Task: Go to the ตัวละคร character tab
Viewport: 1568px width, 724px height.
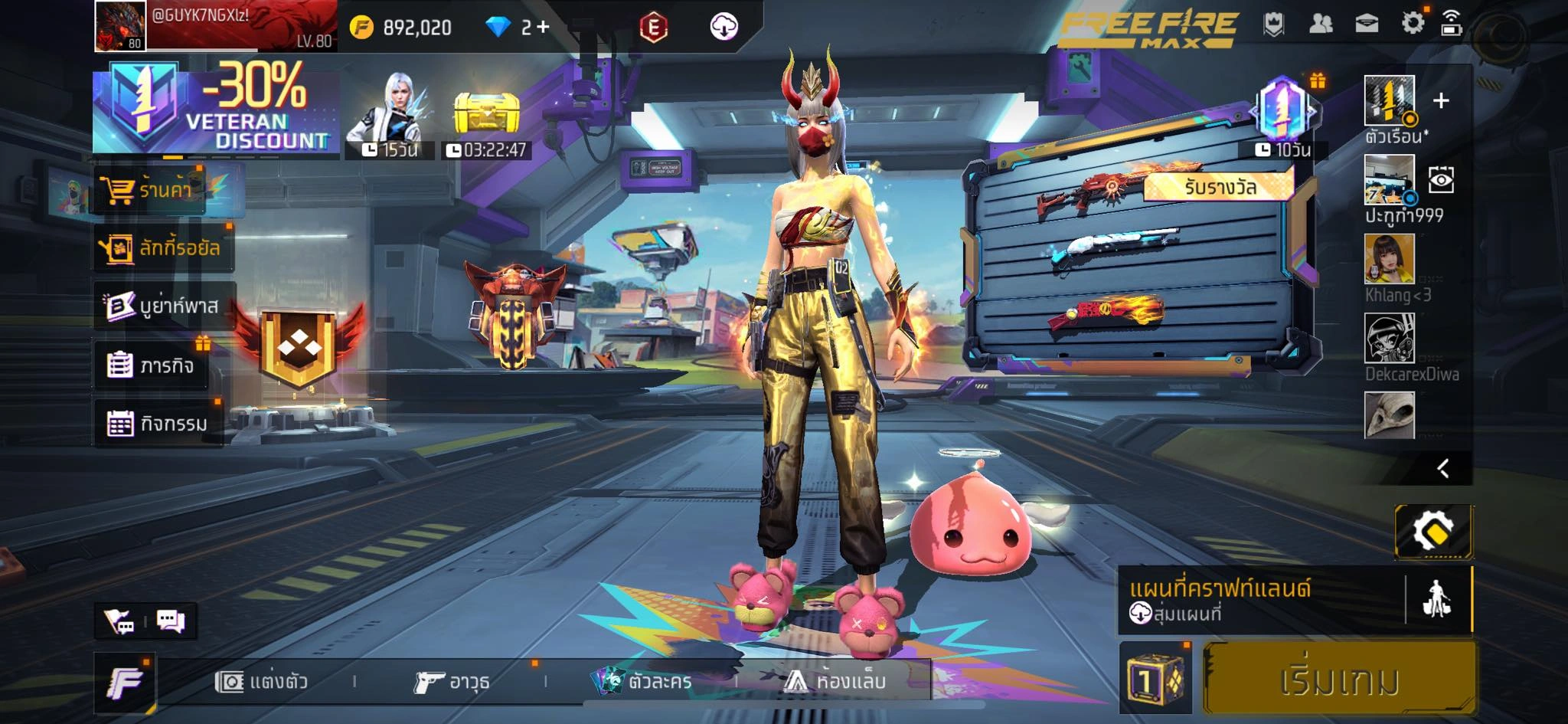Action: [x=643, y=681]
